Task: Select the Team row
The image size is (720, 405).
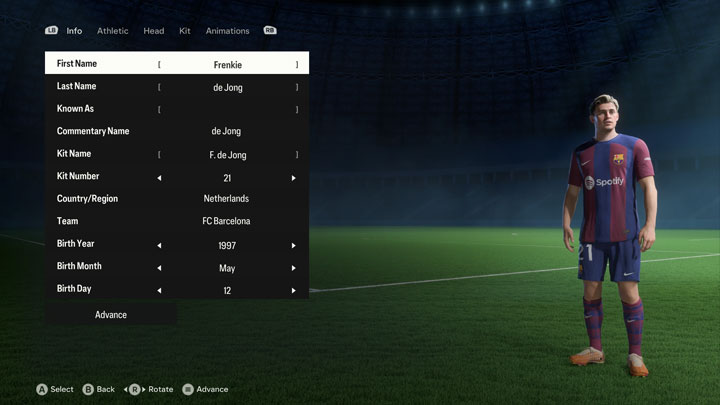Action: 177,221
